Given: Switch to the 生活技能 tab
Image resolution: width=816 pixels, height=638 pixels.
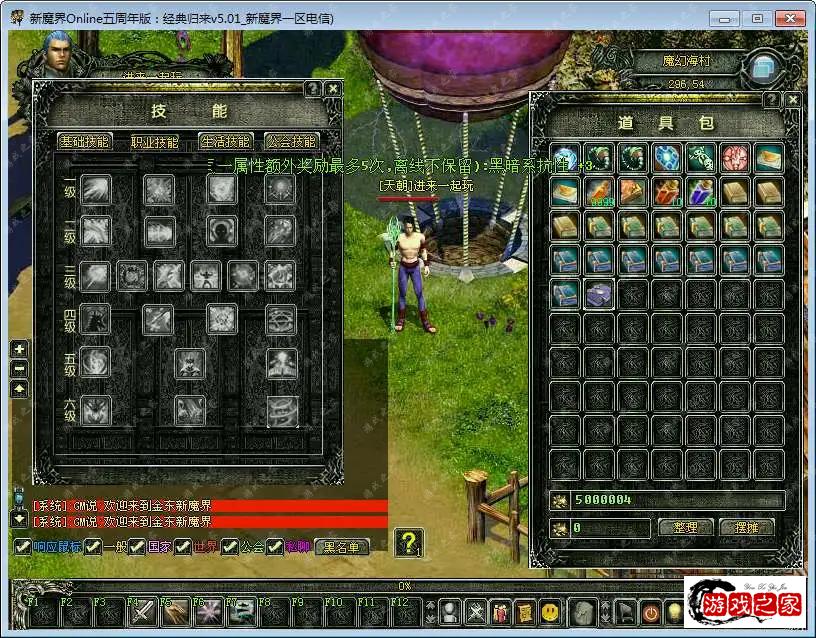Looking at the screenshot, I should click(x=225, y=142).
